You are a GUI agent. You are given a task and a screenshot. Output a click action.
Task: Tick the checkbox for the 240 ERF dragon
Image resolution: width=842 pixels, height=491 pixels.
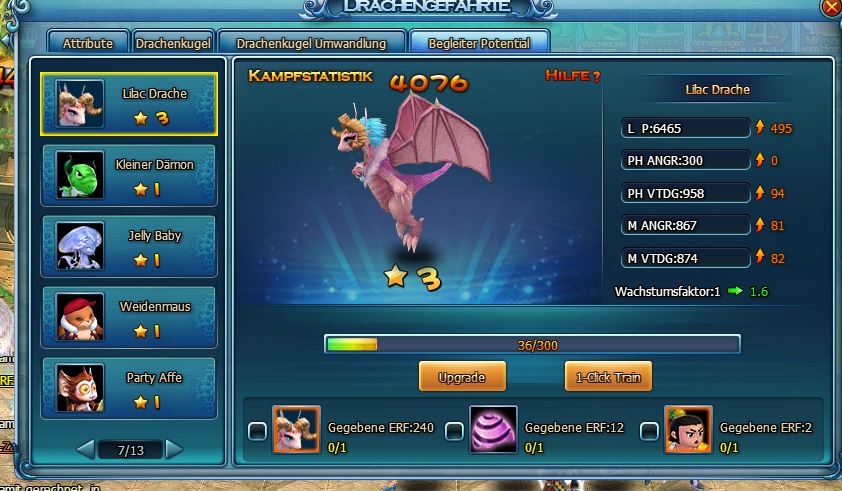pos(257,431)
